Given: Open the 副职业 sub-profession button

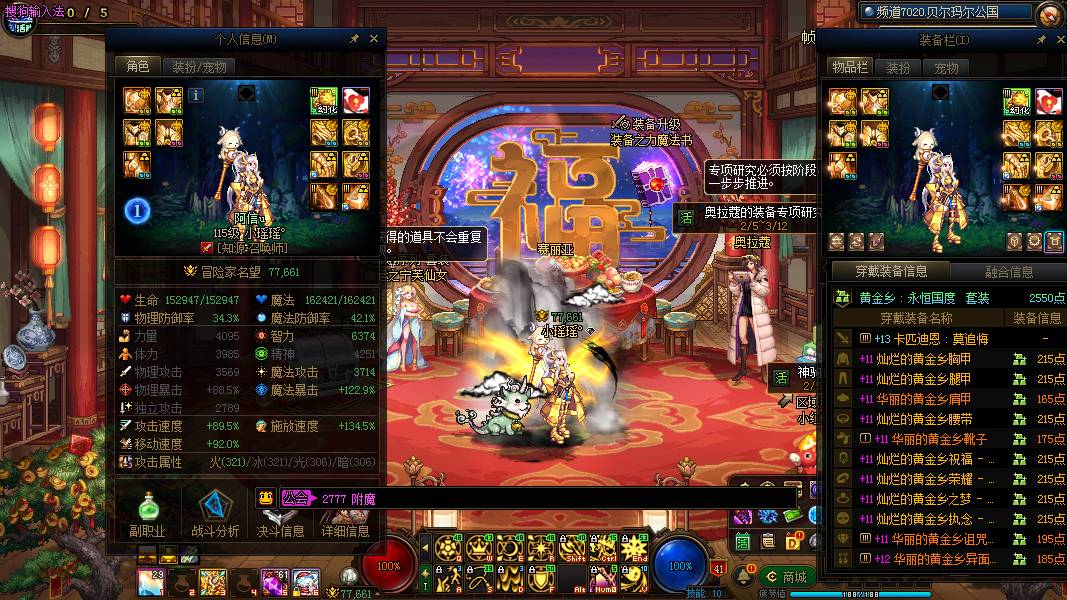Looking at the screenshot, I should 147,514.
